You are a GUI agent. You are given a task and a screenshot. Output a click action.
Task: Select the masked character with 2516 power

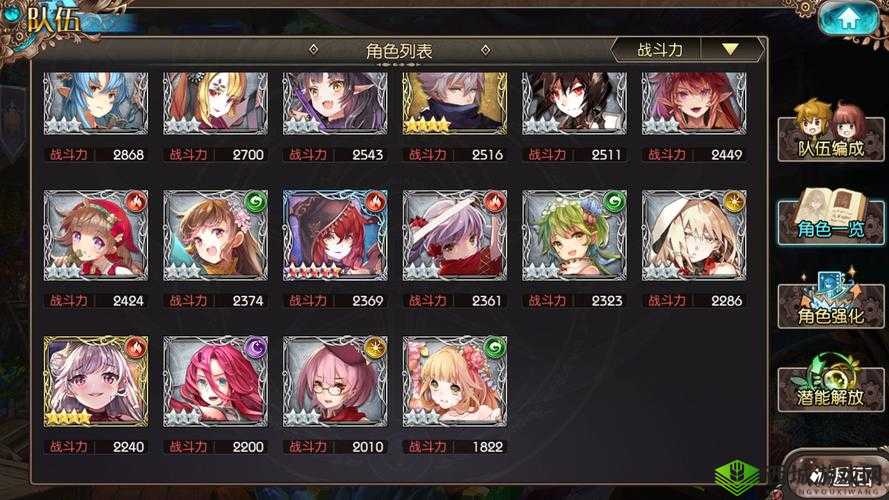point(455,102)
